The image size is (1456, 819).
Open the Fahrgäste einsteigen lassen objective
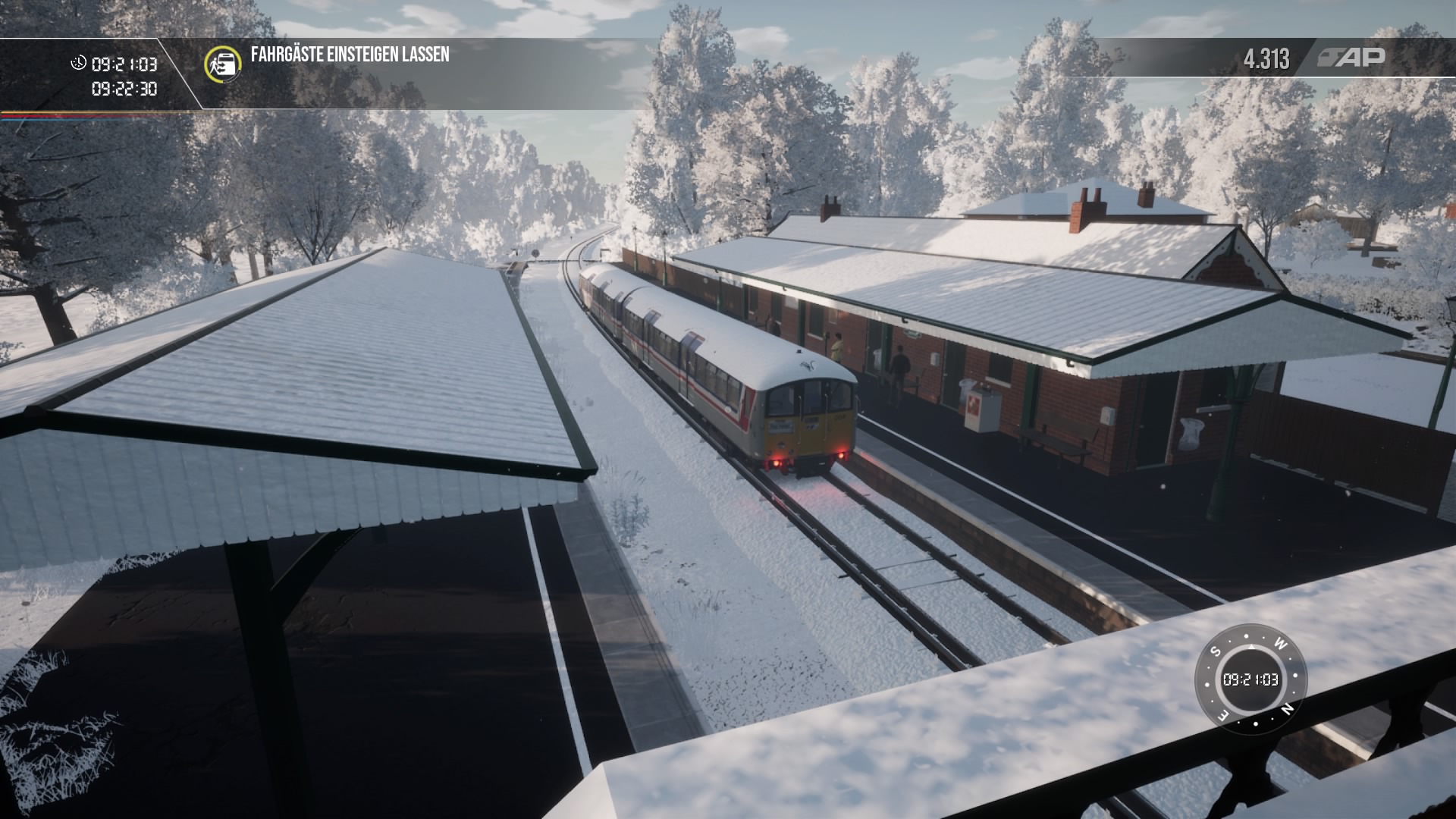click(x=350, y=55)
